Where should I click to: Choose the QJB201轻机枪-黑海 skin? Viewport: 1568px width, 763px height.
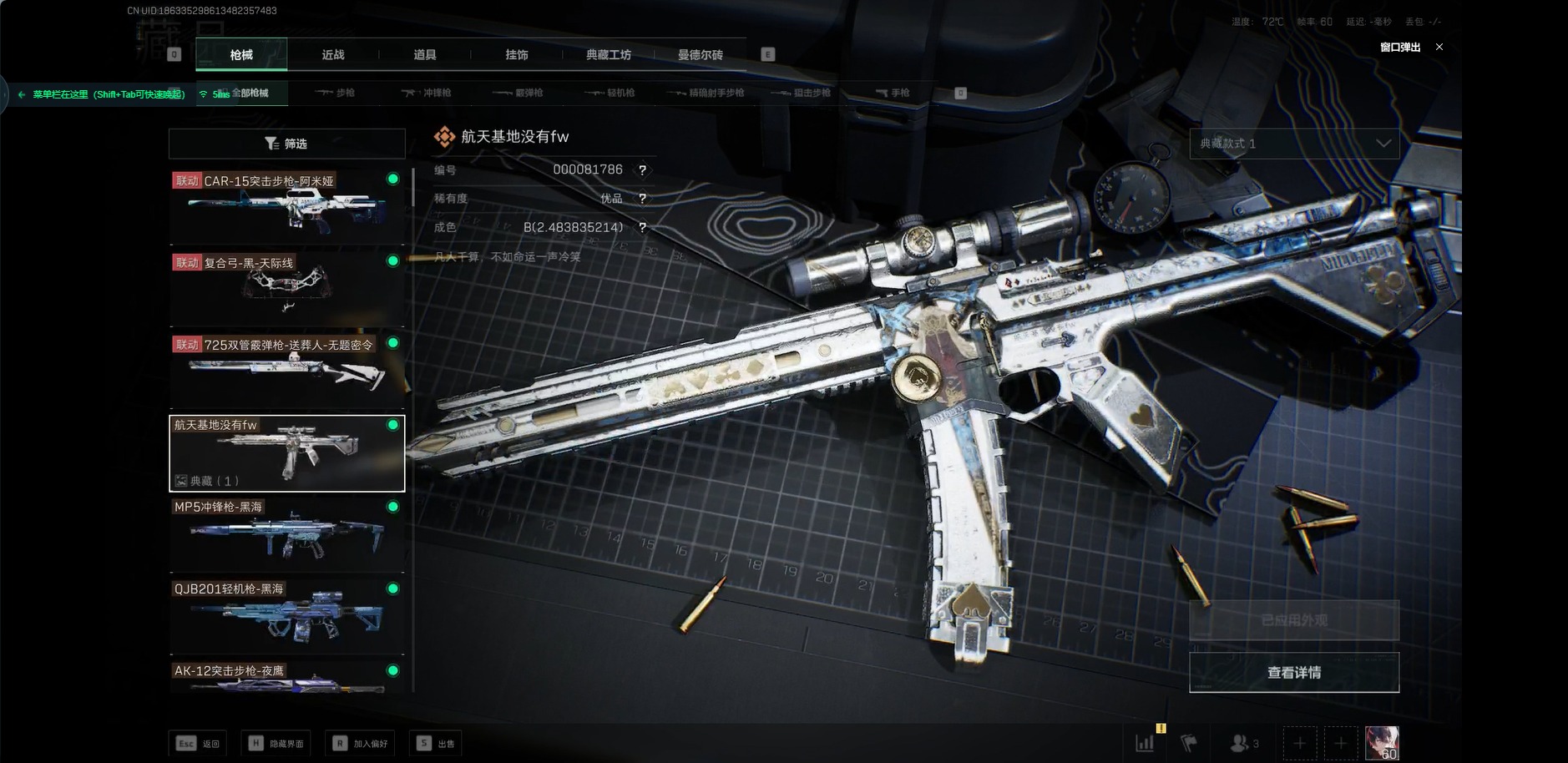click(286, 616)
